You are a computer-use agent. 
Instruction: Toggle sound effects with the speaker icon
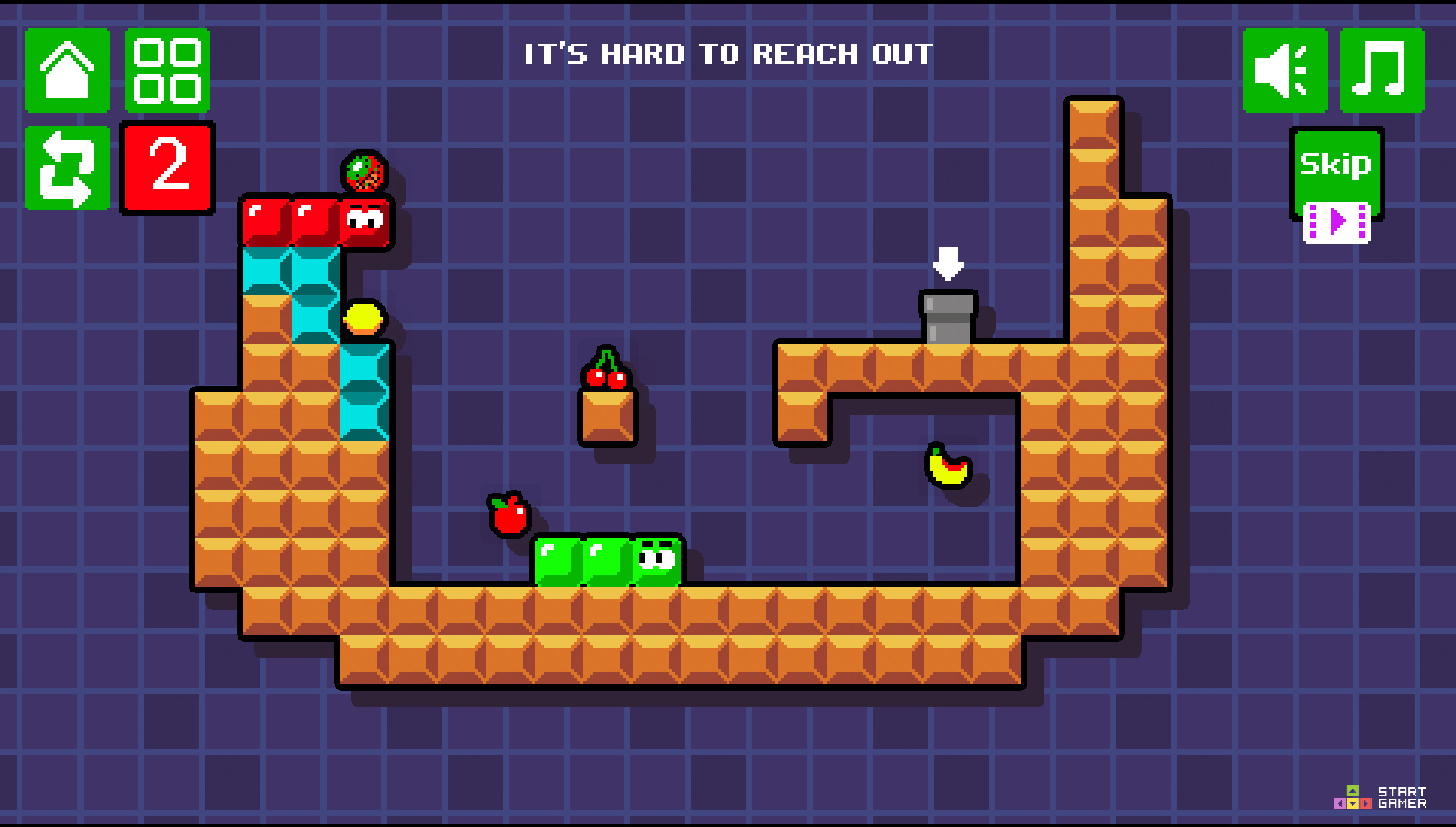point(1284,71)
